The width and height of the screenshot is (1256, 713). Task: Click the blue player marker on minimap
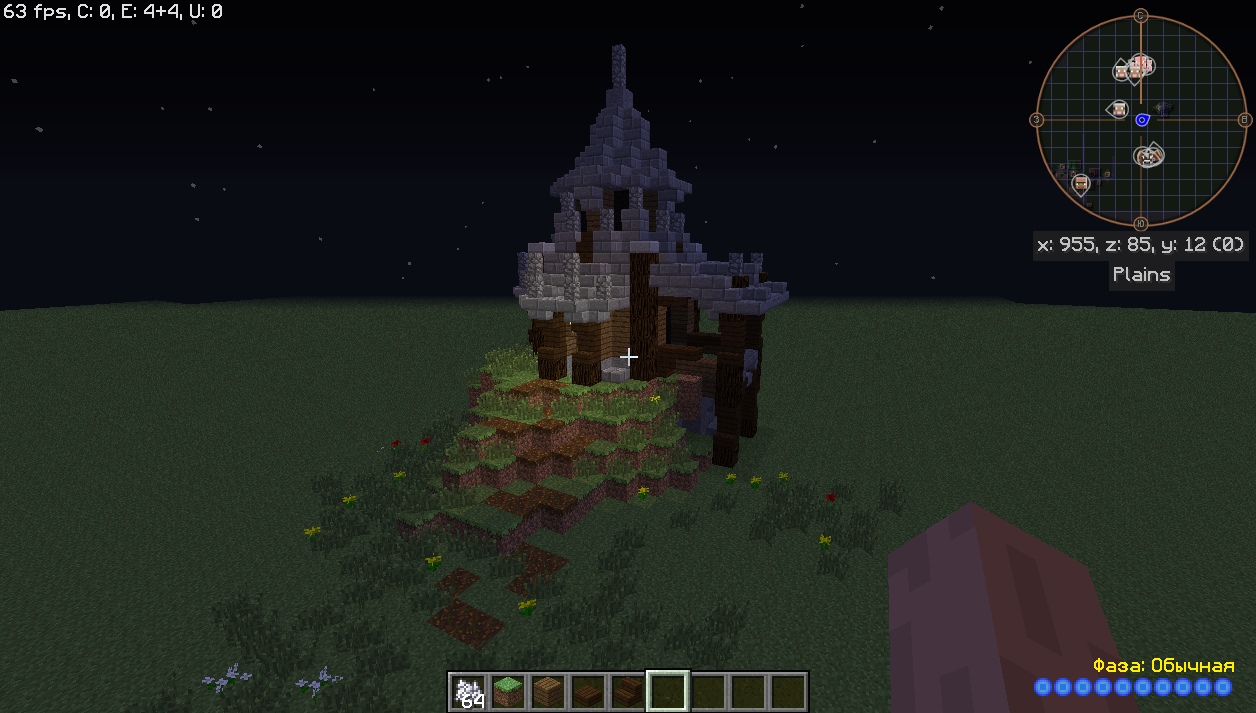pyautogui.click(x=1142, y=120)
